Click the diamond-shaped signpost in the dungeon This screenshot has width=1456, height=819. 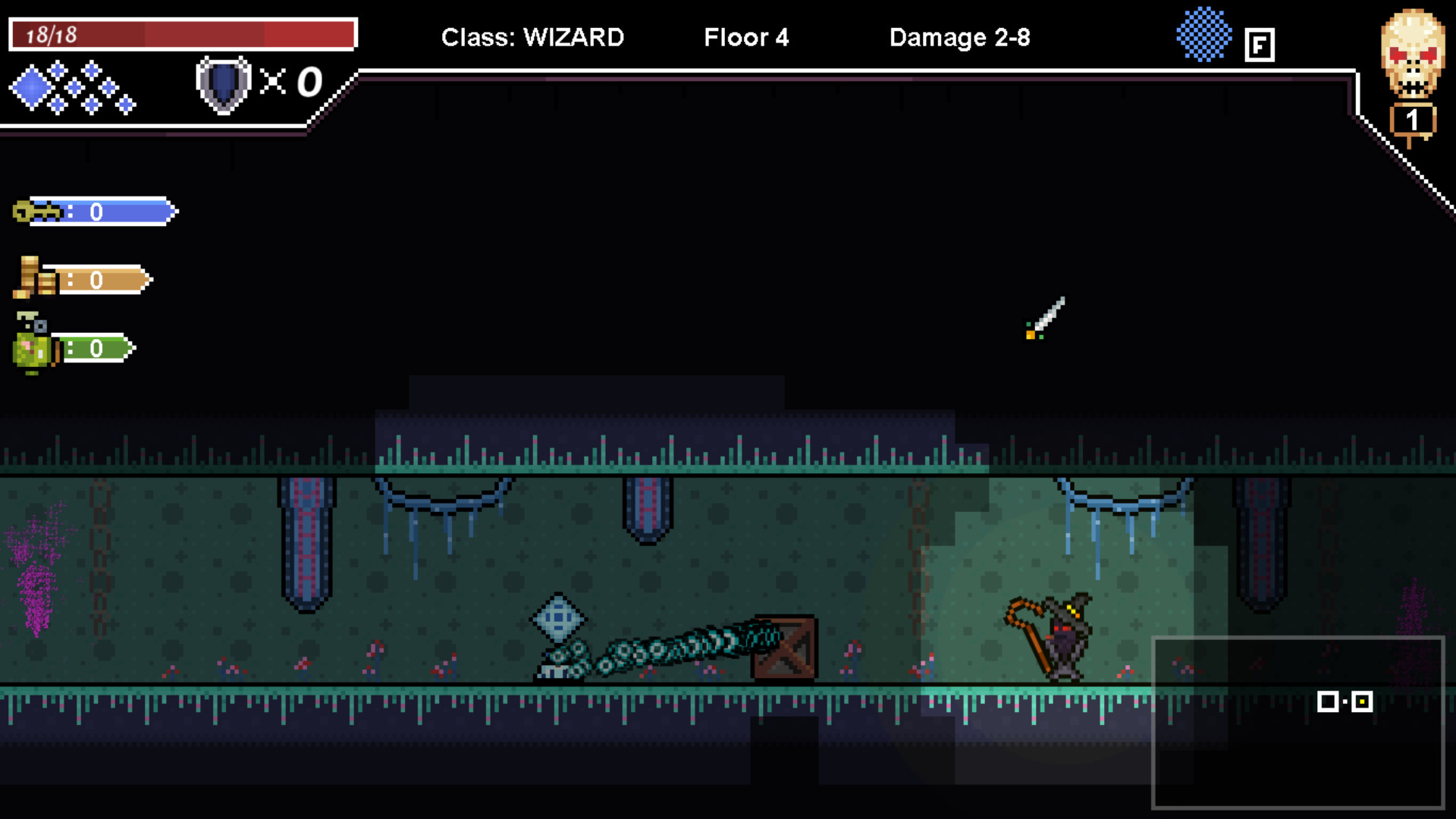(559, 620)
